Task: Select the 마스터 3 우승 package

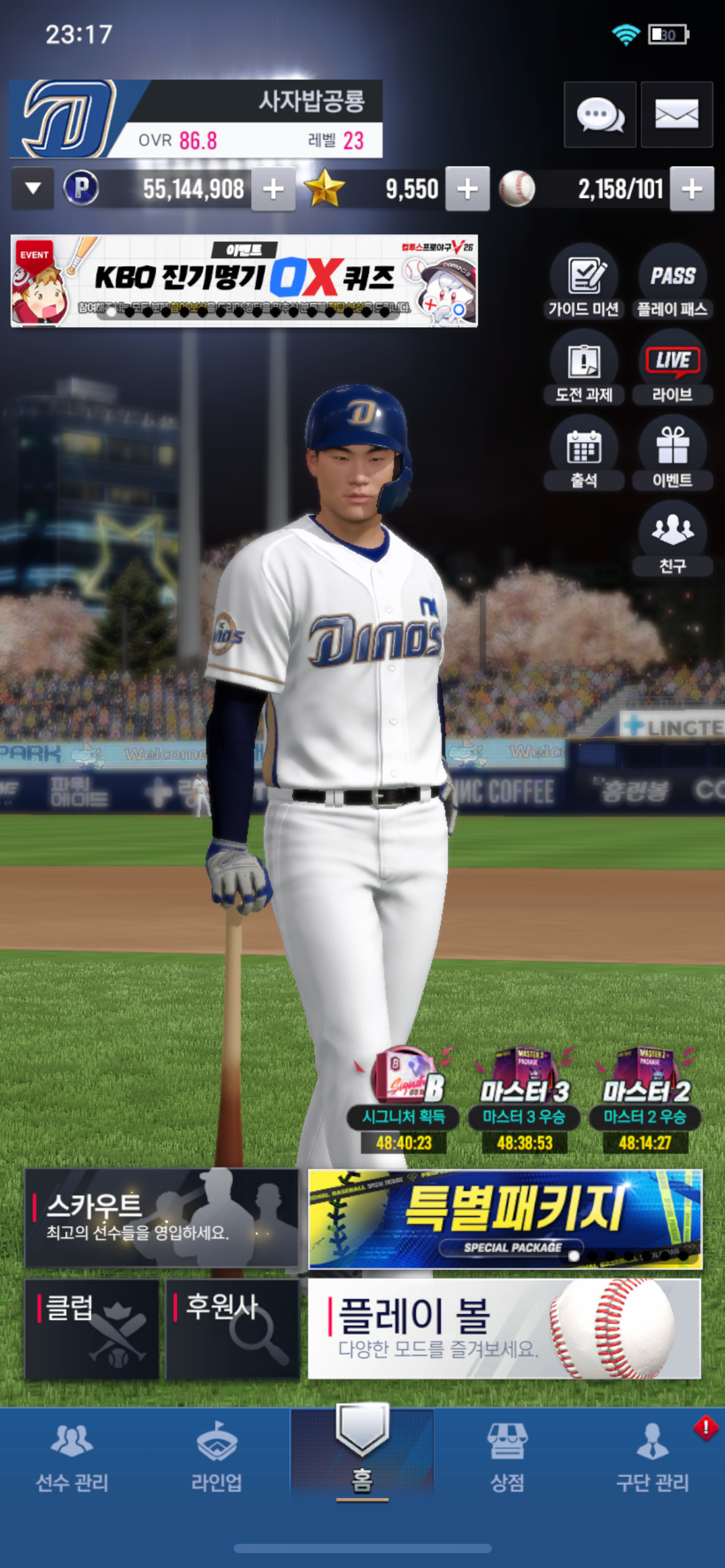Action: (x=524, y=1100)
